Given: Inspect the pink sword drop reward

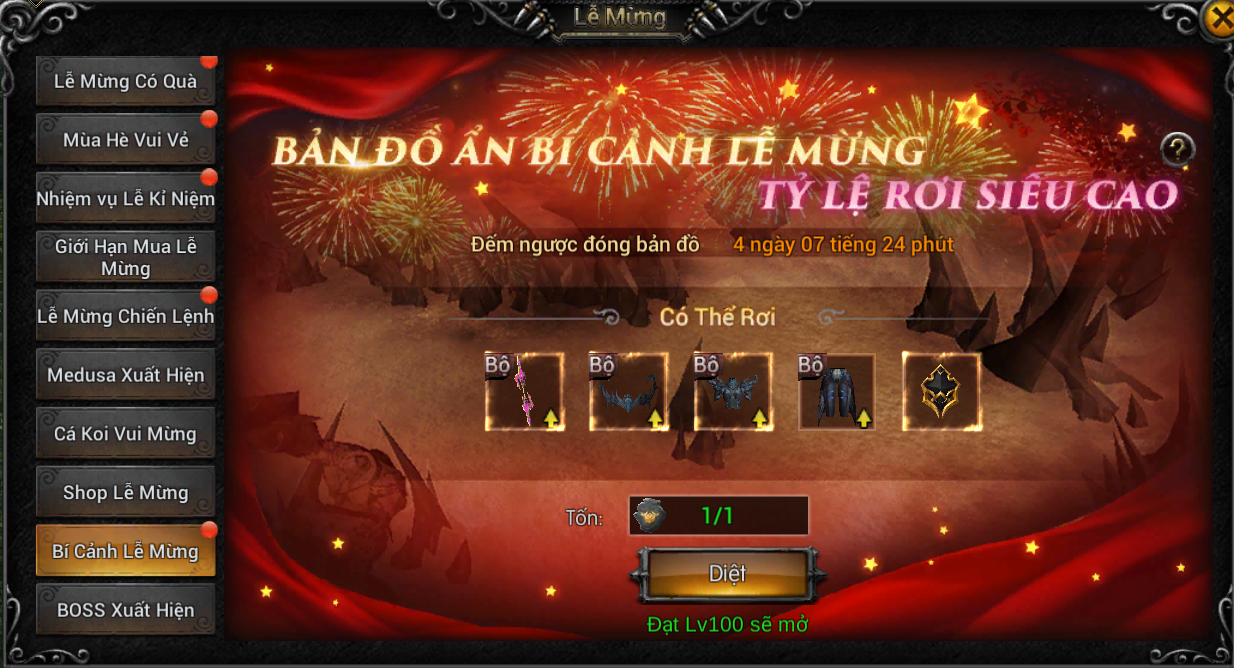Looking at the screenshot, I should 524,391.
